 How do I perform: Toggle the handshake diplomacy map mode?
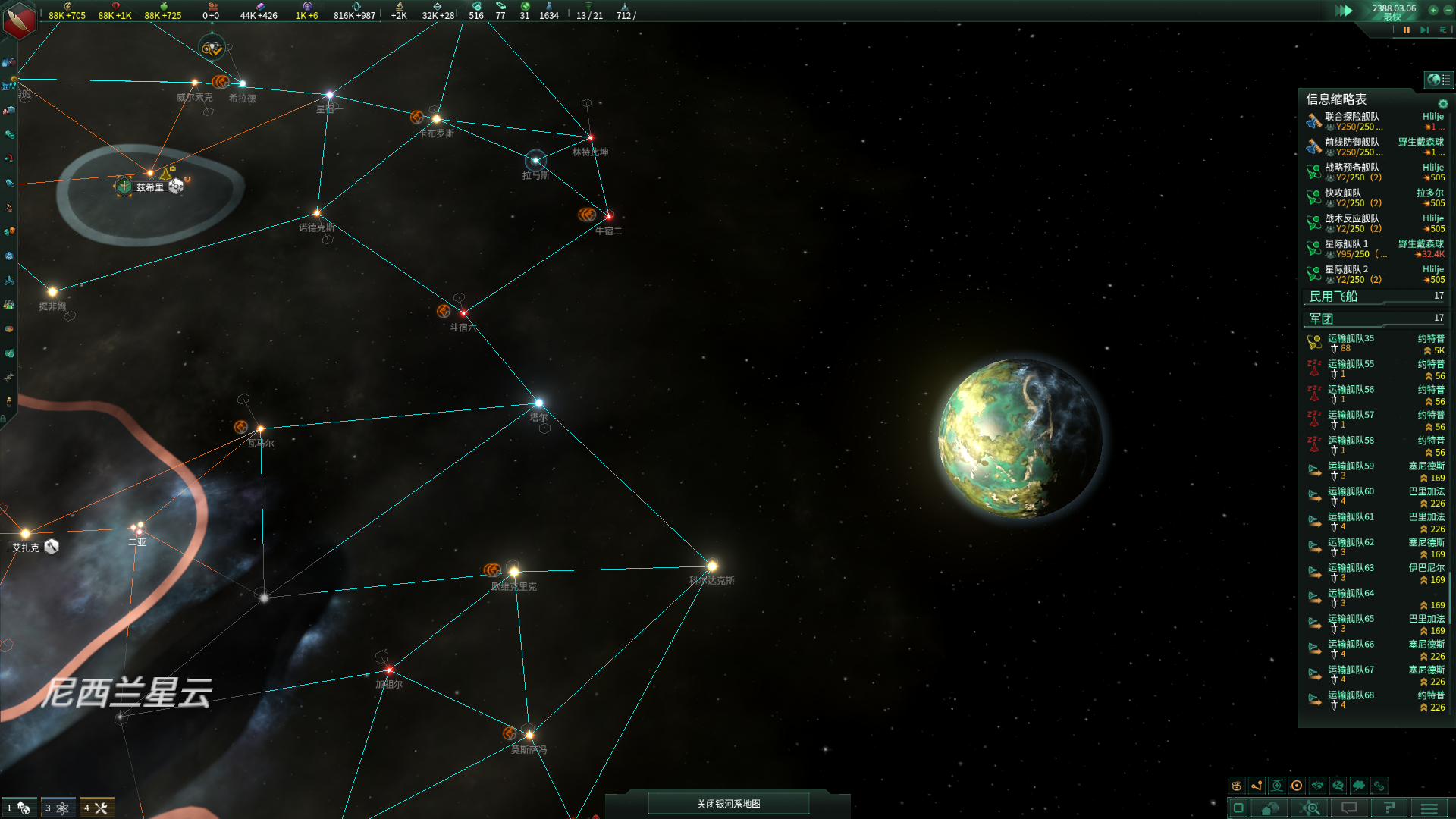1317,786
